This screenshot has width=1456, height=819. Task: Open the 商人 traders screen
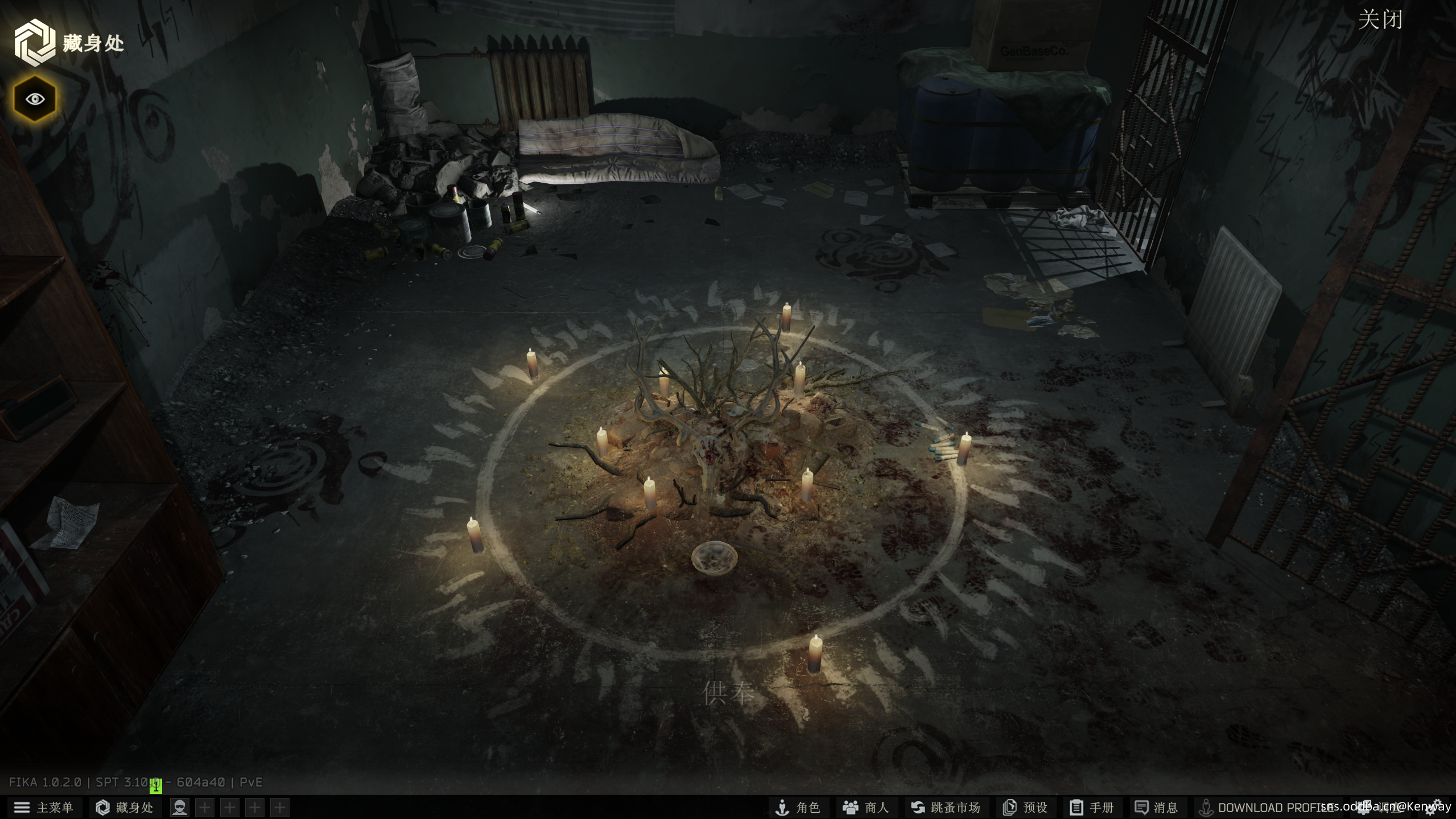(865, 807)
